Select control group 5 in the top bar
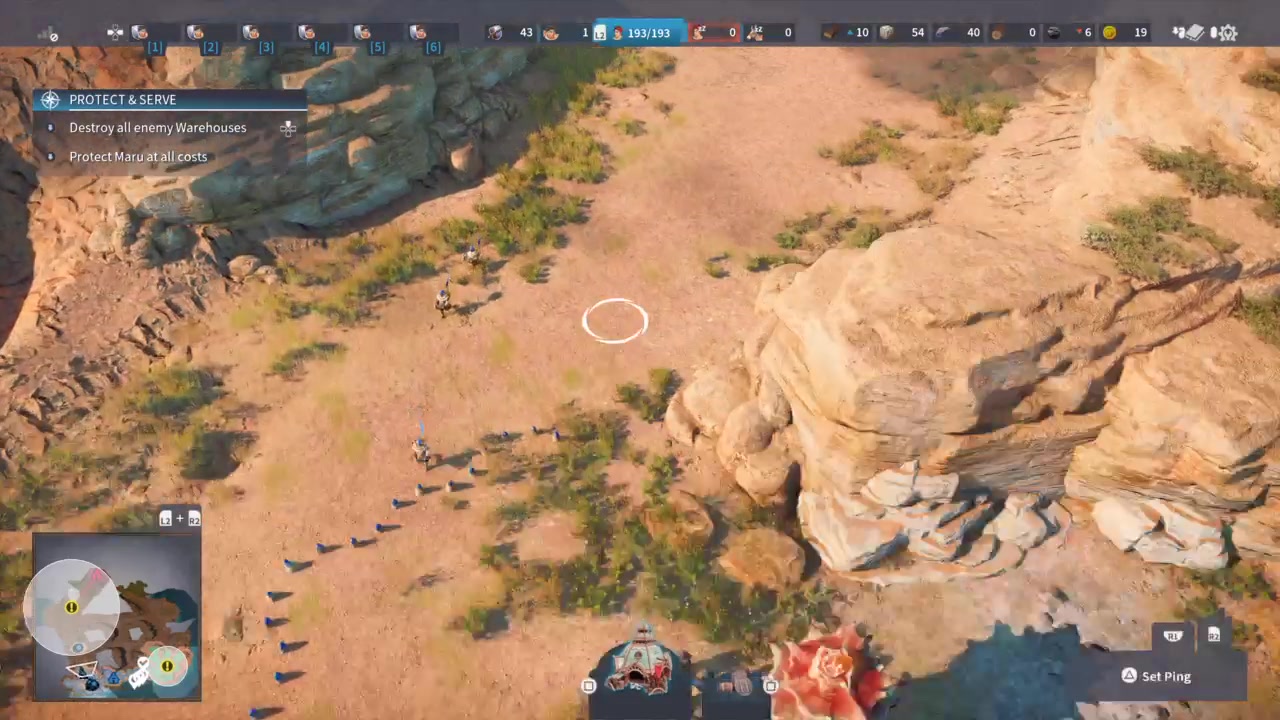The width and height of the screenshot is (1280, 720). coord(364,34)
